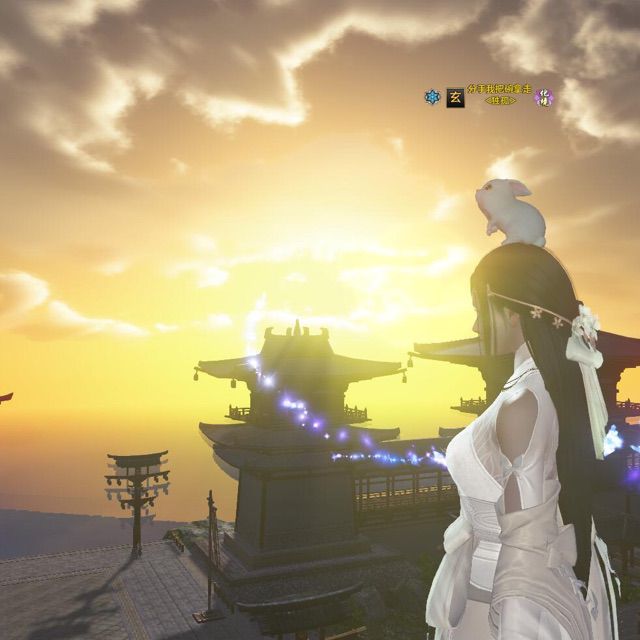Viewport: 640px width, 640px height.
Task: Click the black 玄 badge icon
Action: point(455,97)
